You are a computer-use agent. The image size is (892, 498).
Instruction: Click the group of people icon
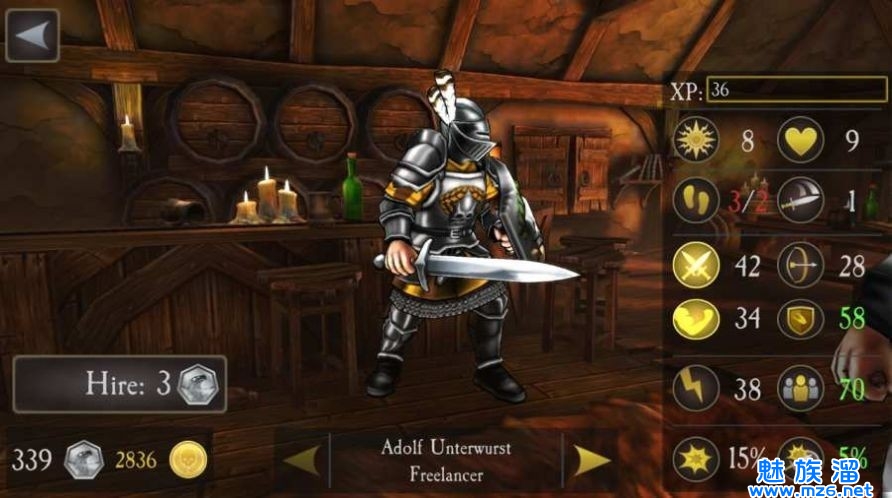pyautogui.click(x=800, y=388)
